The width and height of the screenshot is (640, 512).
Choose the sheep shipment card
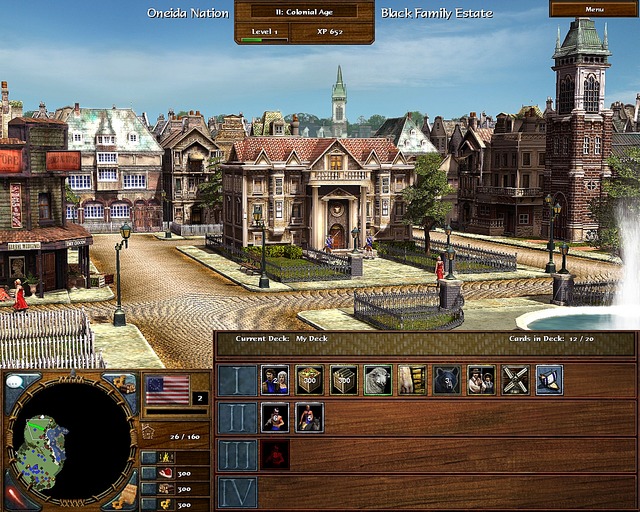377,380
